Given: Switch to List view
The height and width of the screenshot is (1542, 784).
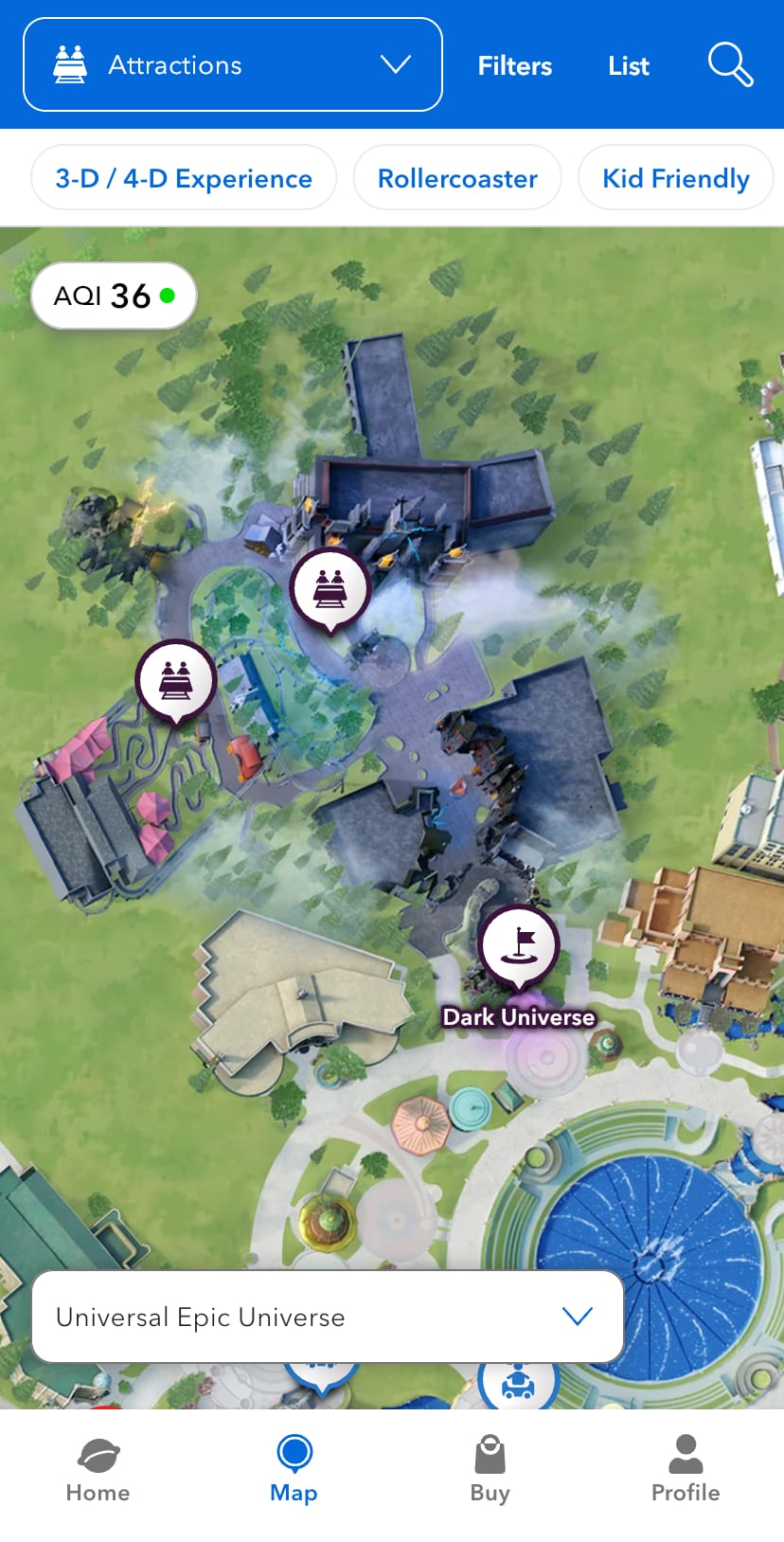Looking at the screenshot, I should 628,65.
